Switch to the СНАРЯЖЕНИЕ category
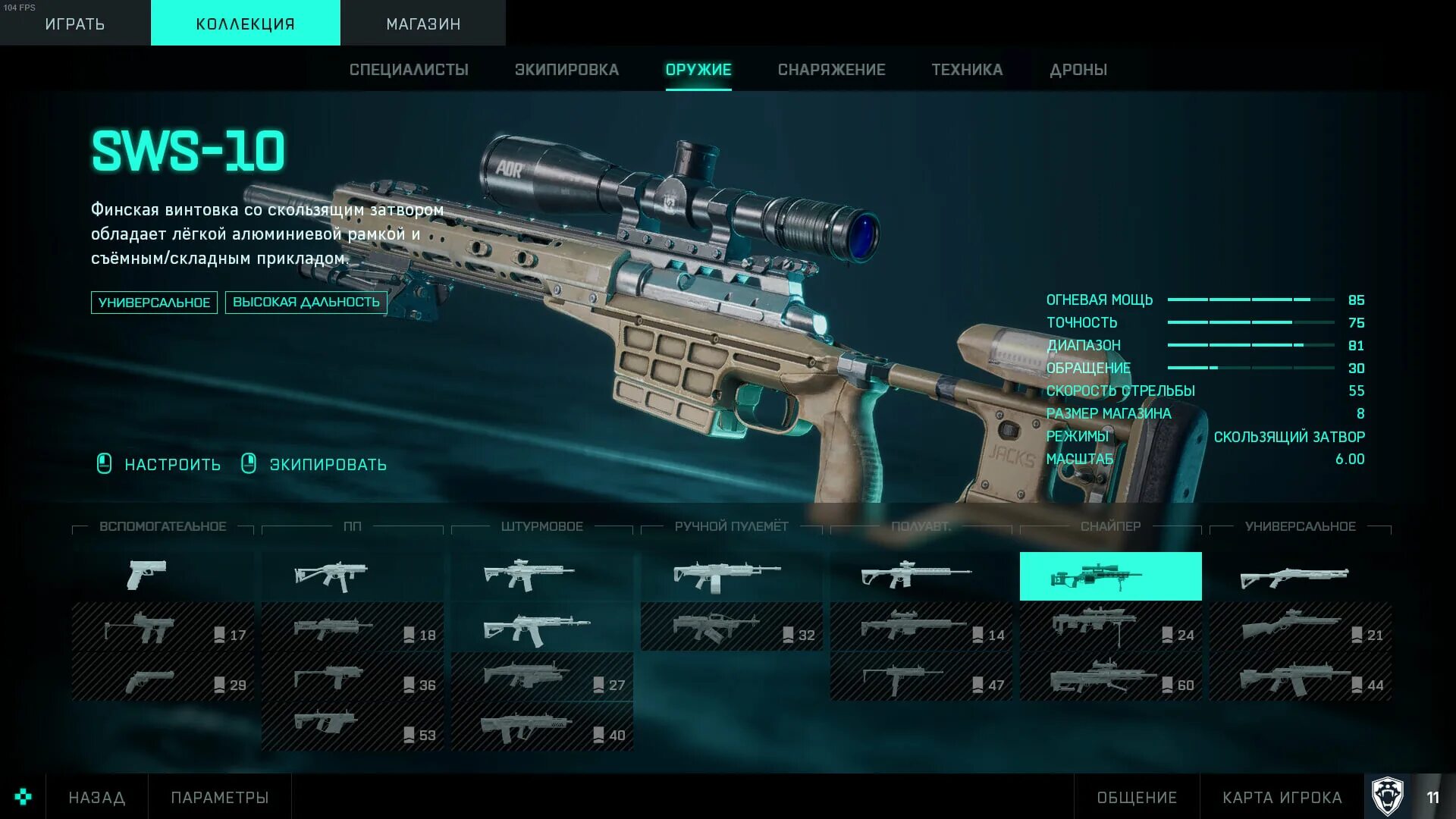 point(831,70)
